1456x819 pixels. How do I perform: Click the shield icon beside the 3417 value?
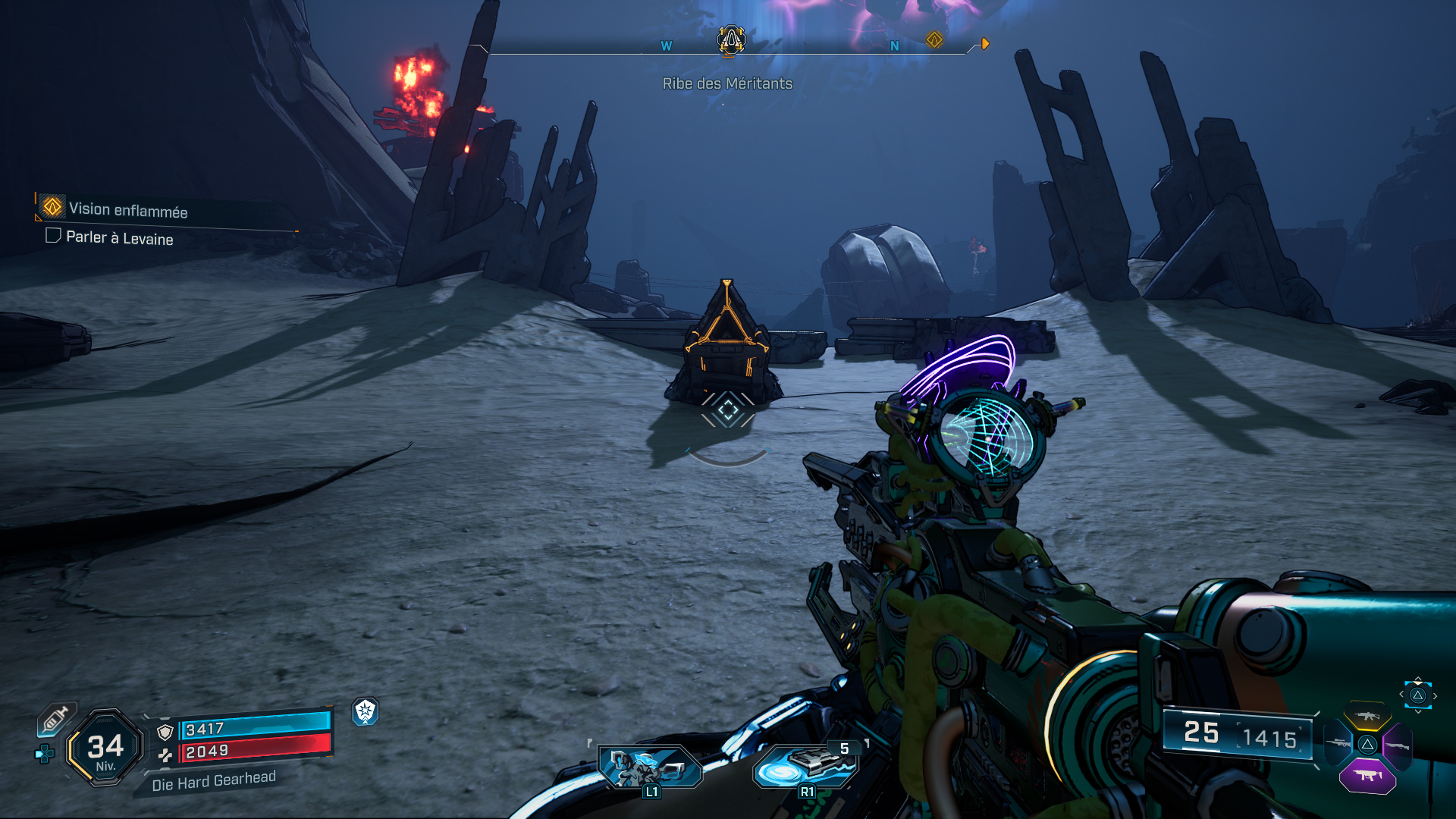165,732
